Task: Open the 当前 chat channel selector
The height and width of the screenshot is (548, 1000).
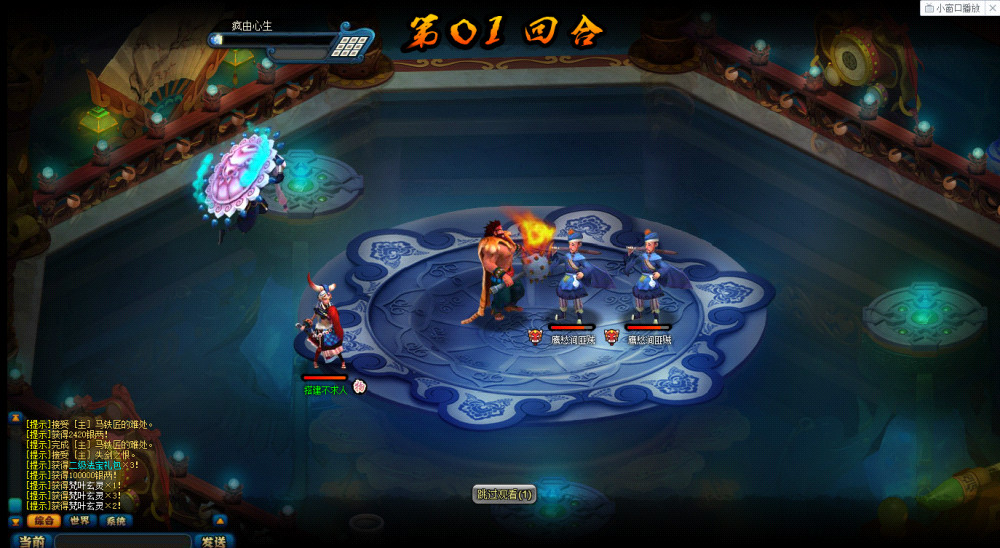Action: tap(30, 541)
